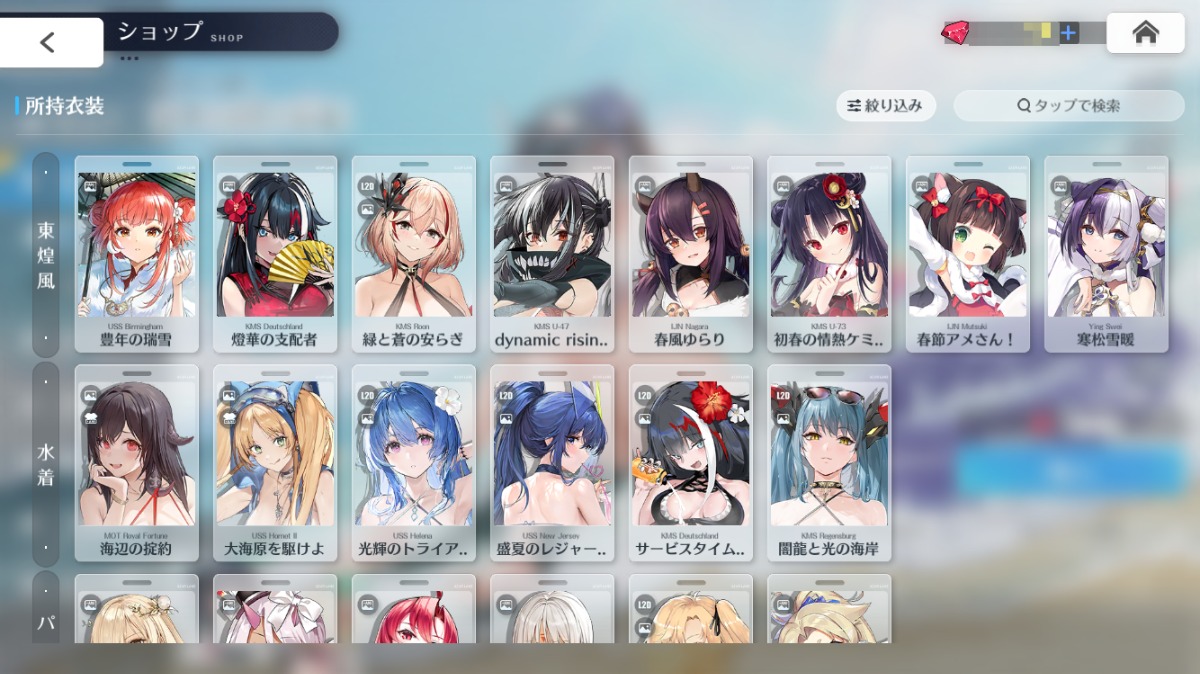Choose the USS New Jersey 盛夏のレジャー skin
1200x674 pixels.
pos(552,463)
